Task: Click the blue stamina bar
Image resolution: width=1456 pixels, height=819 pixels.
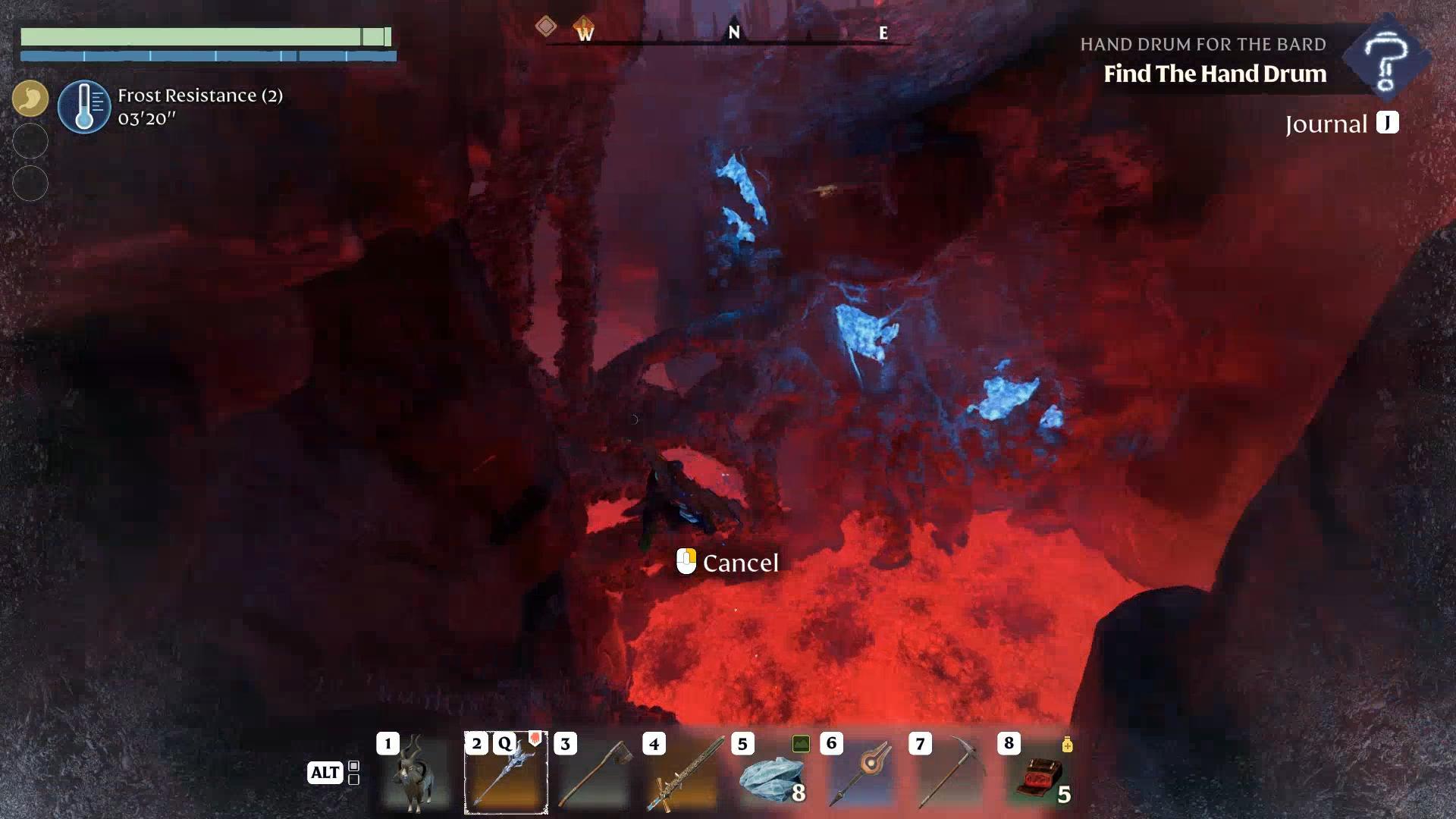Action: [210, 55]
